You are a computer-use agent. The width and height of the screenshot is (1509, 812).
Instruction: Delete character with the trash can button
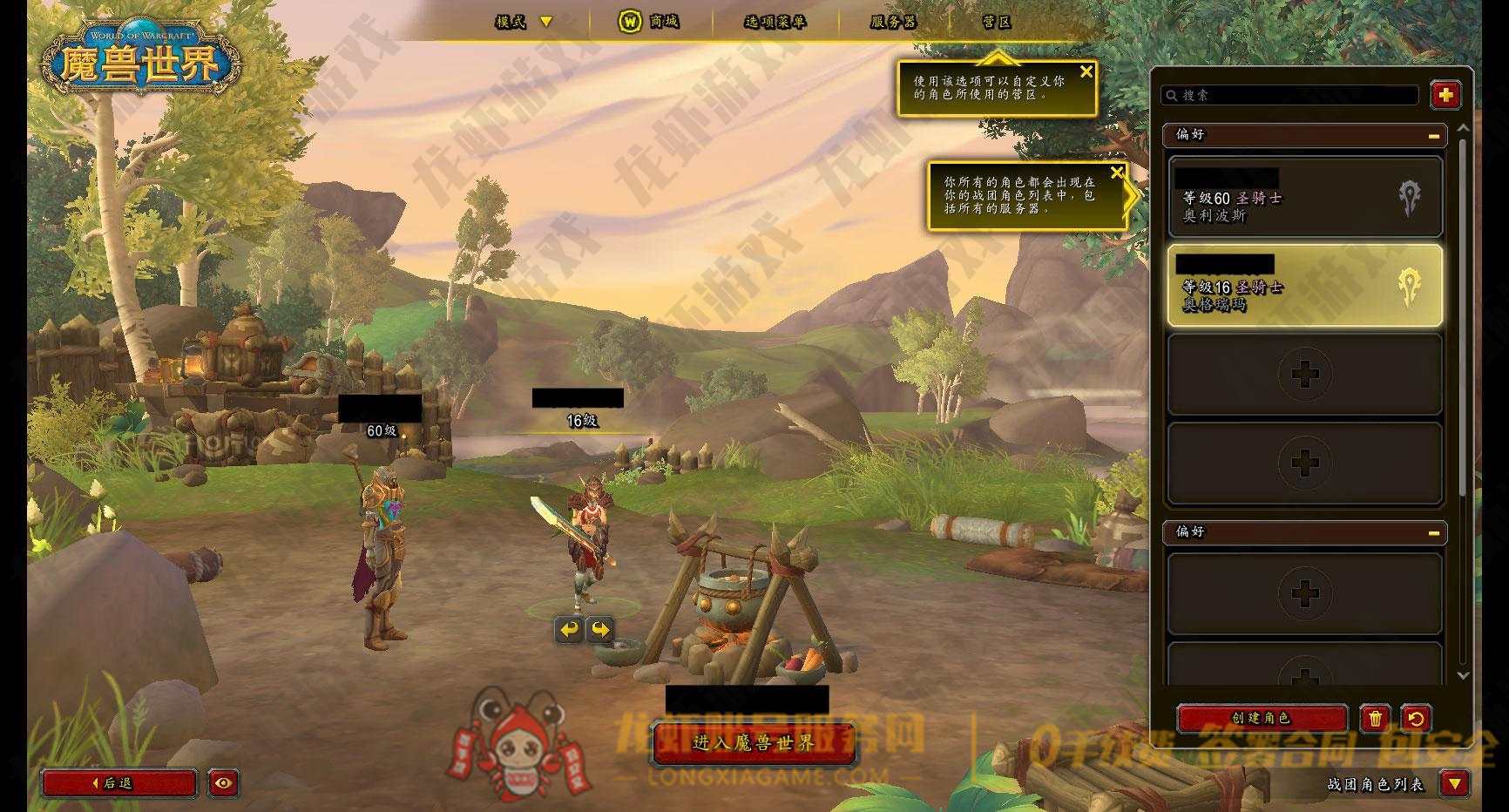(1375, 719)
